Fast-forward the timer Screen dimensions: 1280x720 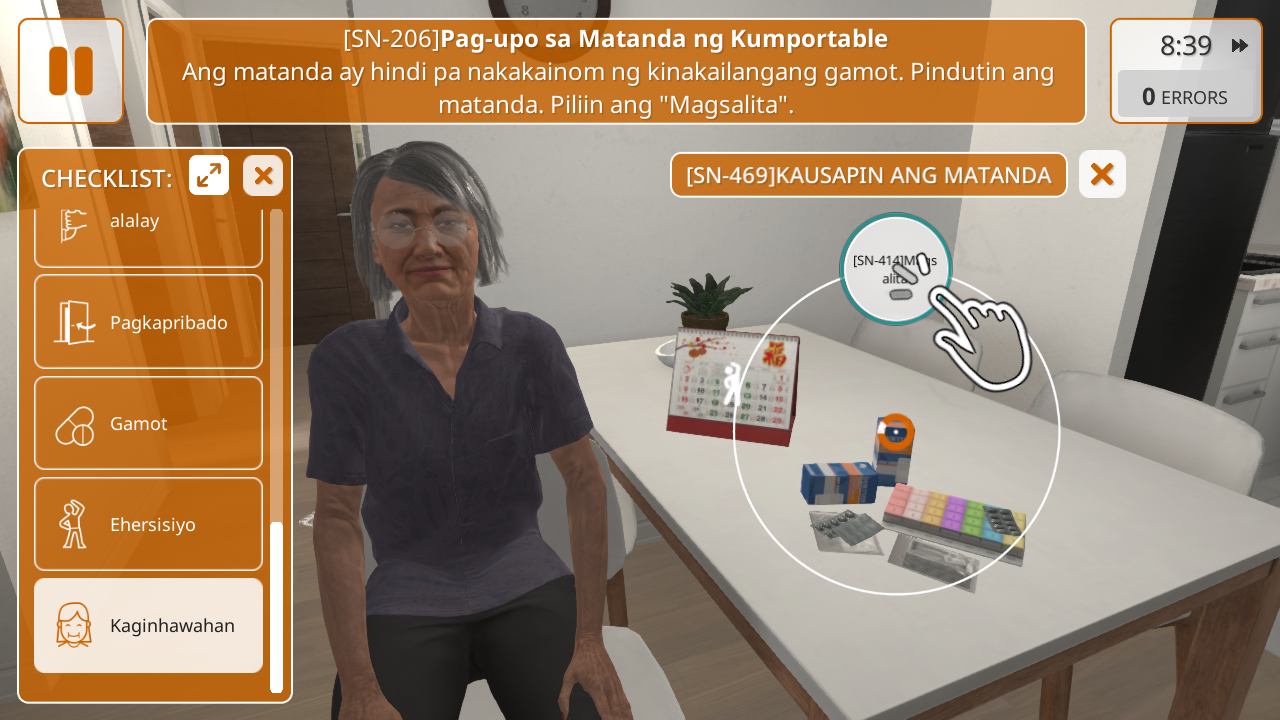point(1240,45)
